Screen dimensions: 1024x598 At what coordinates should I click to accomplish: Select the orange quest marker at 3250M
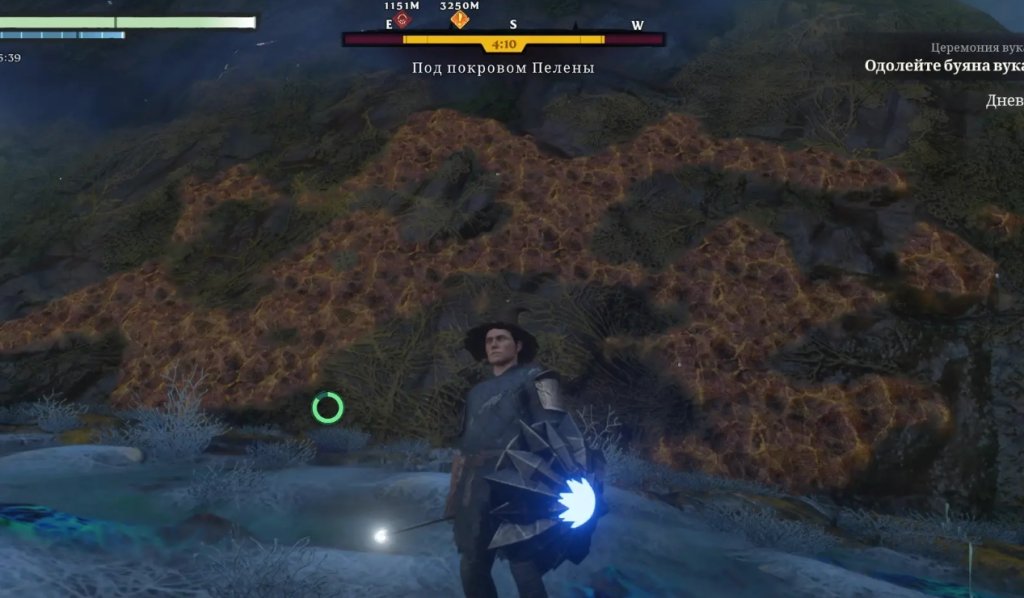460,19
